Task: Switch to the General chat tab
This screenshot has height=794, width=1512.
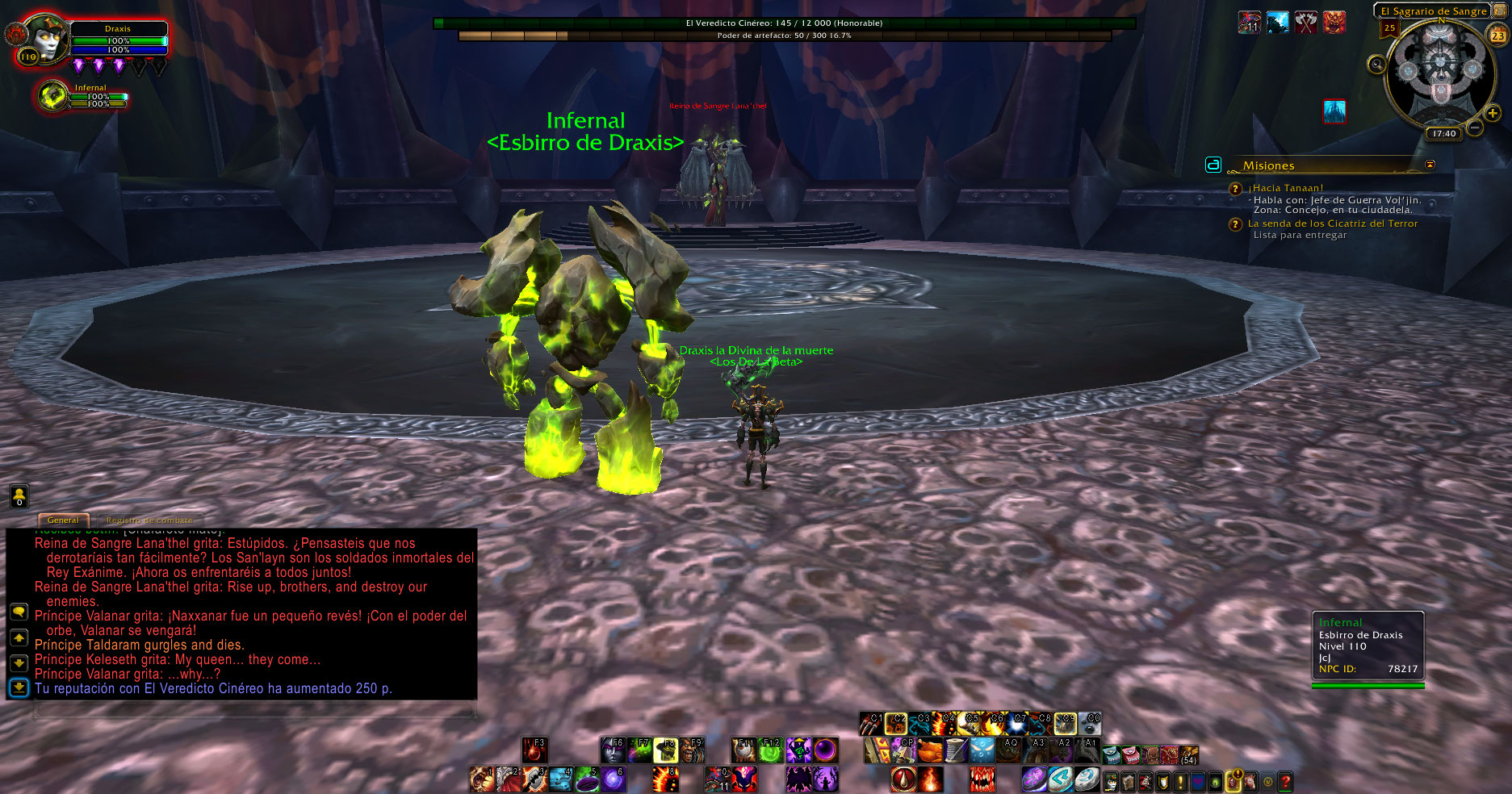Action: coord(63,520)
